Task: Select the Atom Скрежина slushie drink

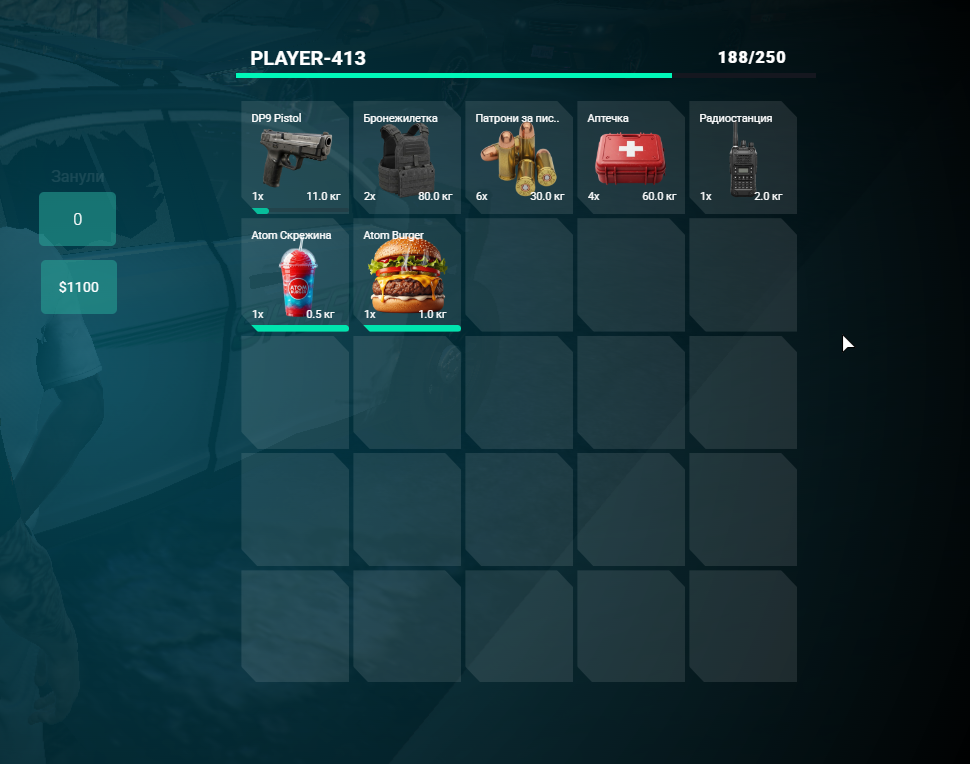Action: point(295,275)
